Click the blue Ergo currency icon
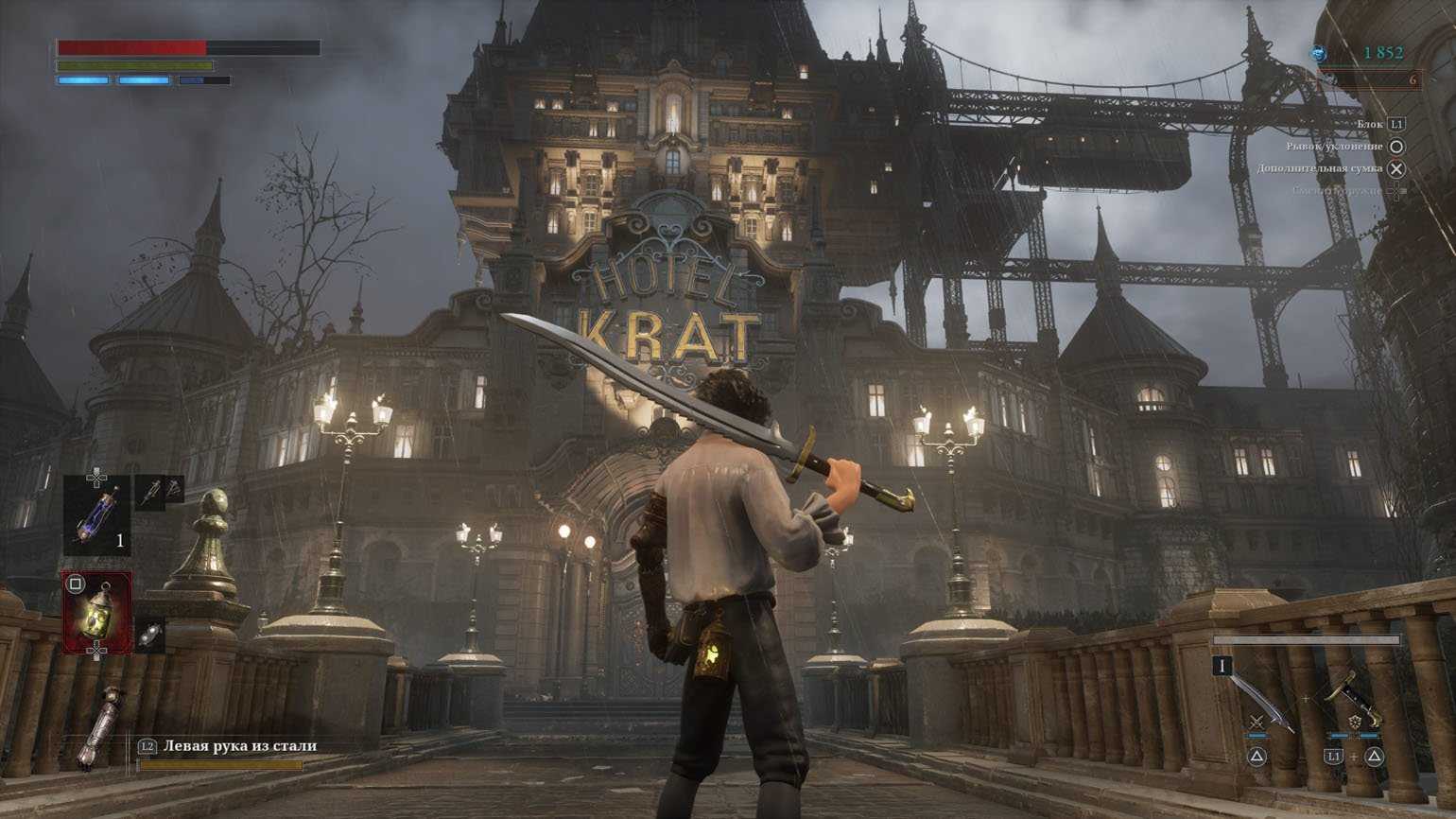1456x819 pixels. point(1319,54)
